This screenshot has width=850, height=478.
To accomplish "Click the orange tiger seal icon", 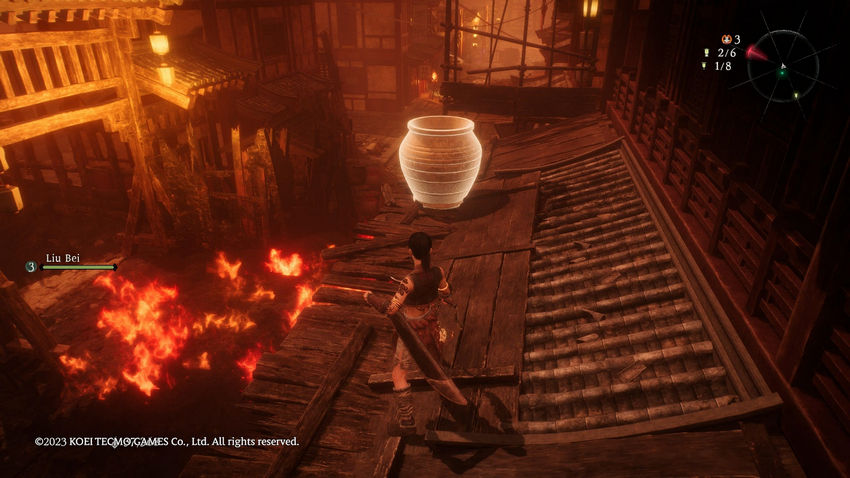I will coord(724,39).
